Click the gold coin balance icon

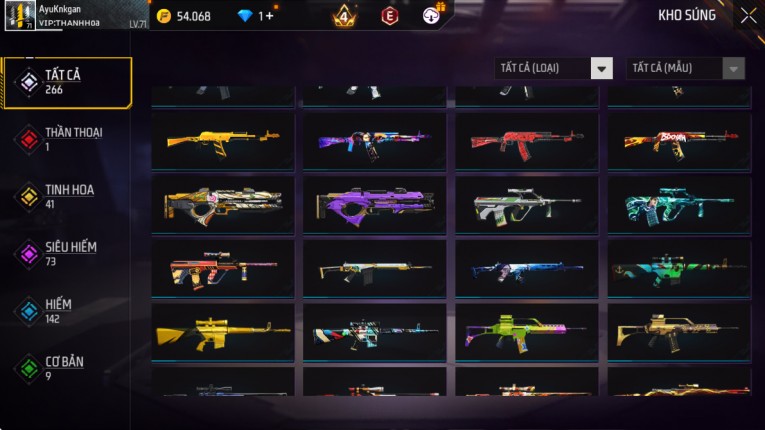[164, 16]
